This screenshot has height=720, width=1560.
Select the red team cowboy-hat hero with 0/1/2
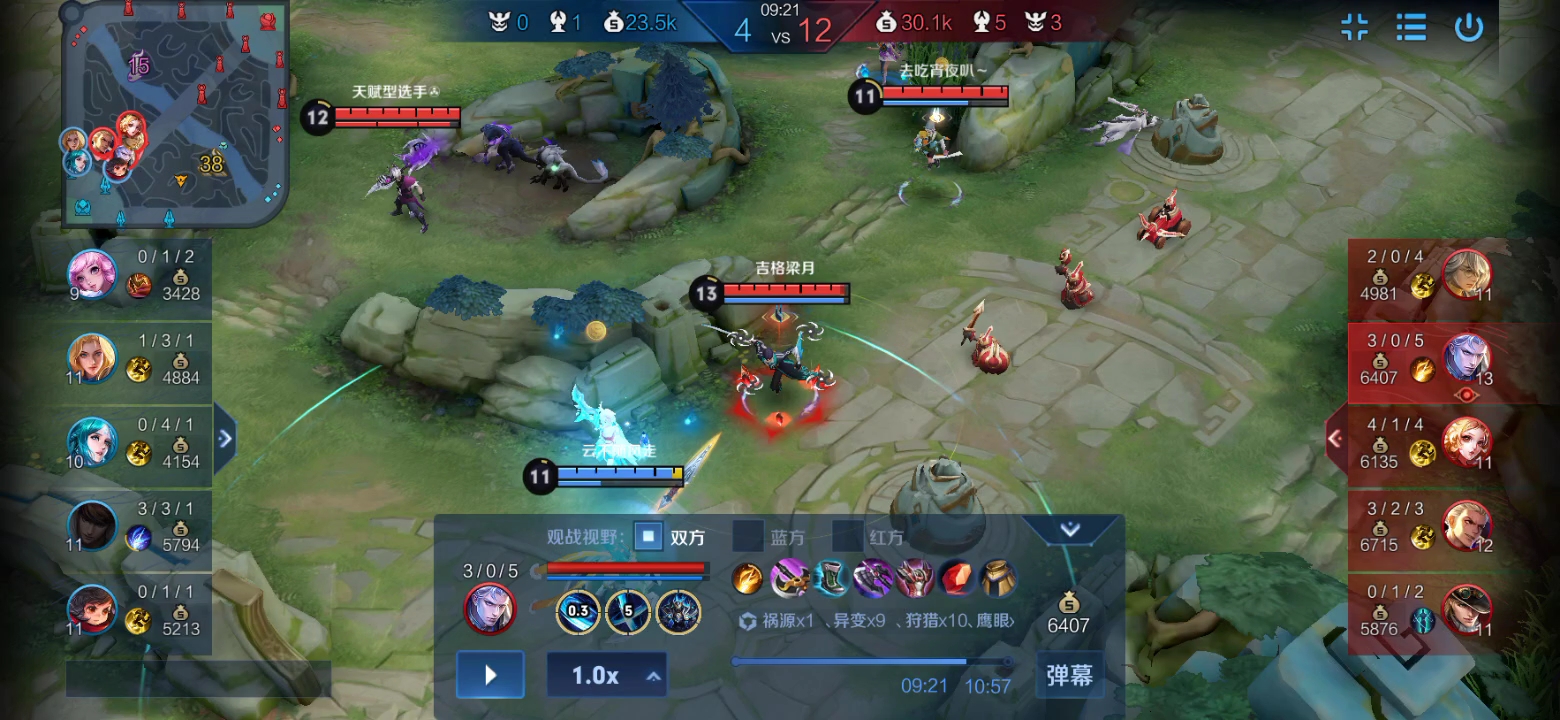1466,610
